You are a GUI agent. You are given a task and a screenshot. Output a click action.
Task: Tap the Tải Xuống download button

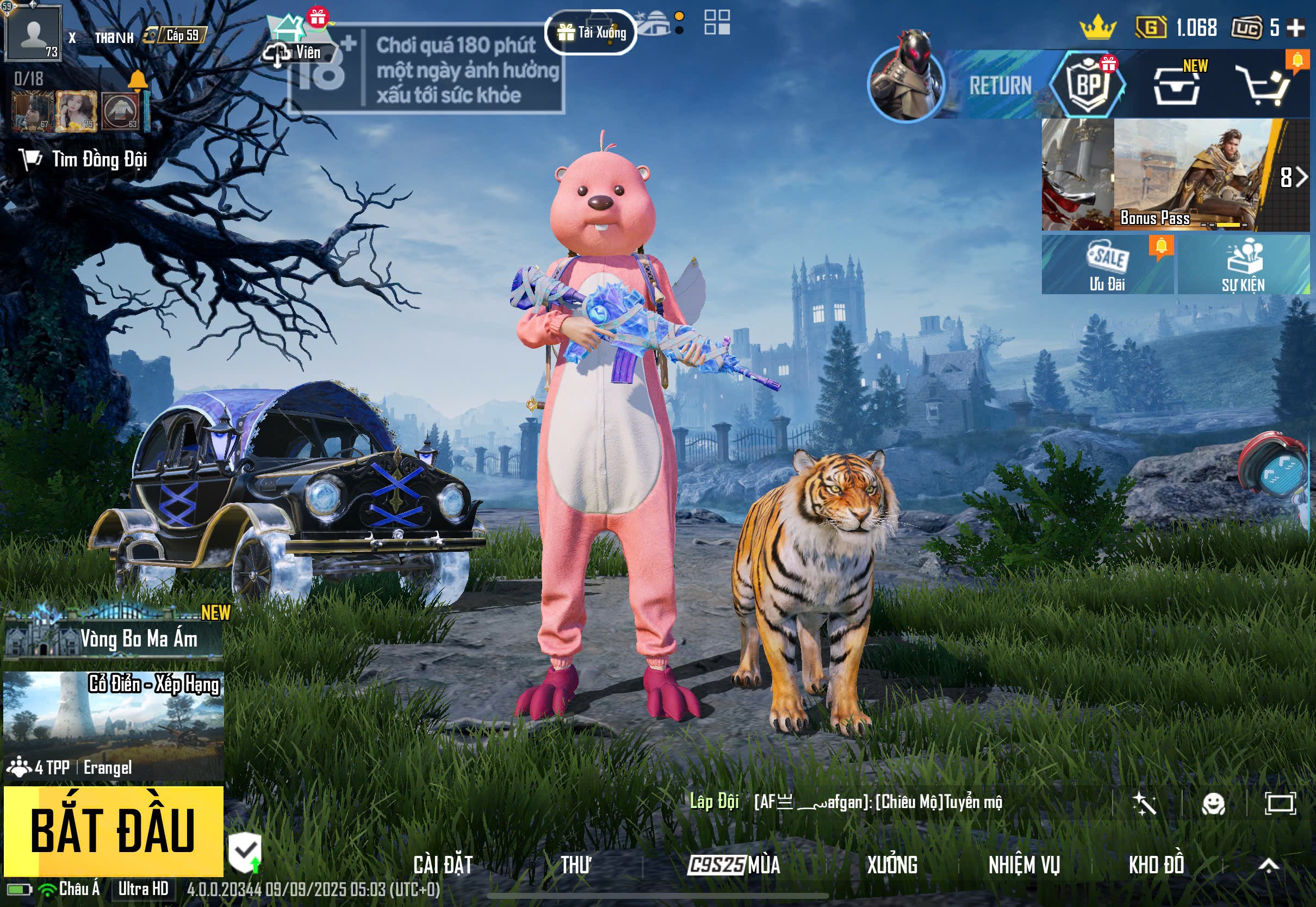(591, 33)
